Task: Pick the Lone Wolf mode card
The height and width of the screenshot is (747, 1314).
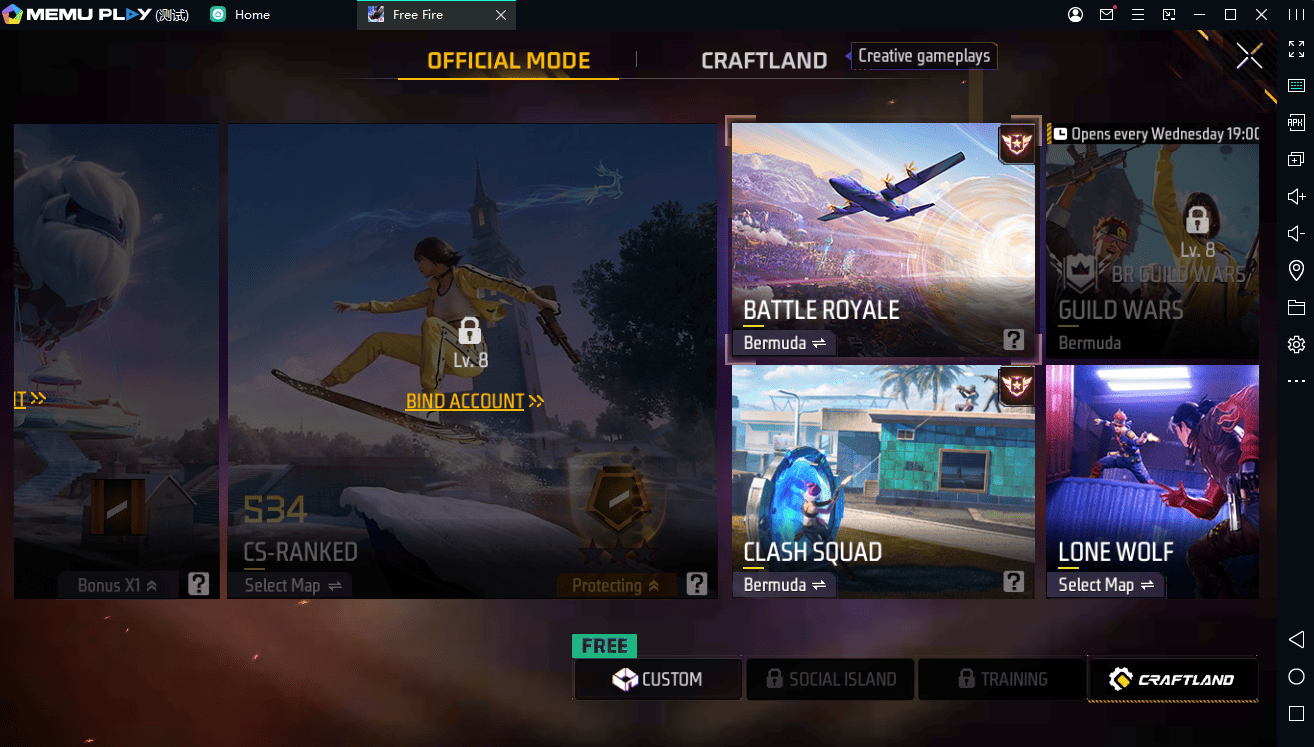Action: click(1152, 470)
